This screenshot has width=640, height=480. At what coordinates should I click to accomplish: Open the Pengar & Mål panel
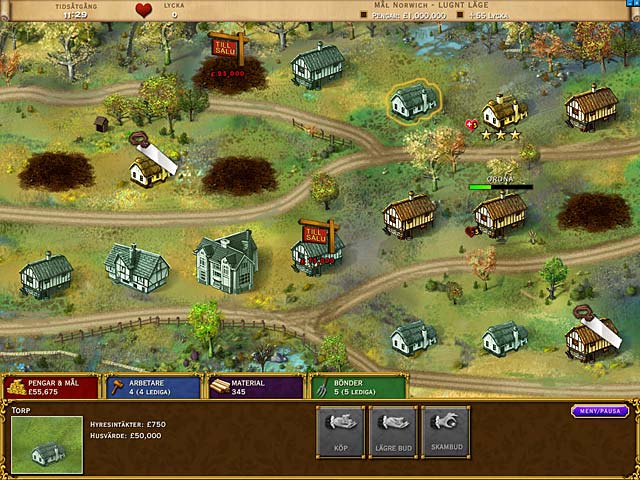click(52, 387)
